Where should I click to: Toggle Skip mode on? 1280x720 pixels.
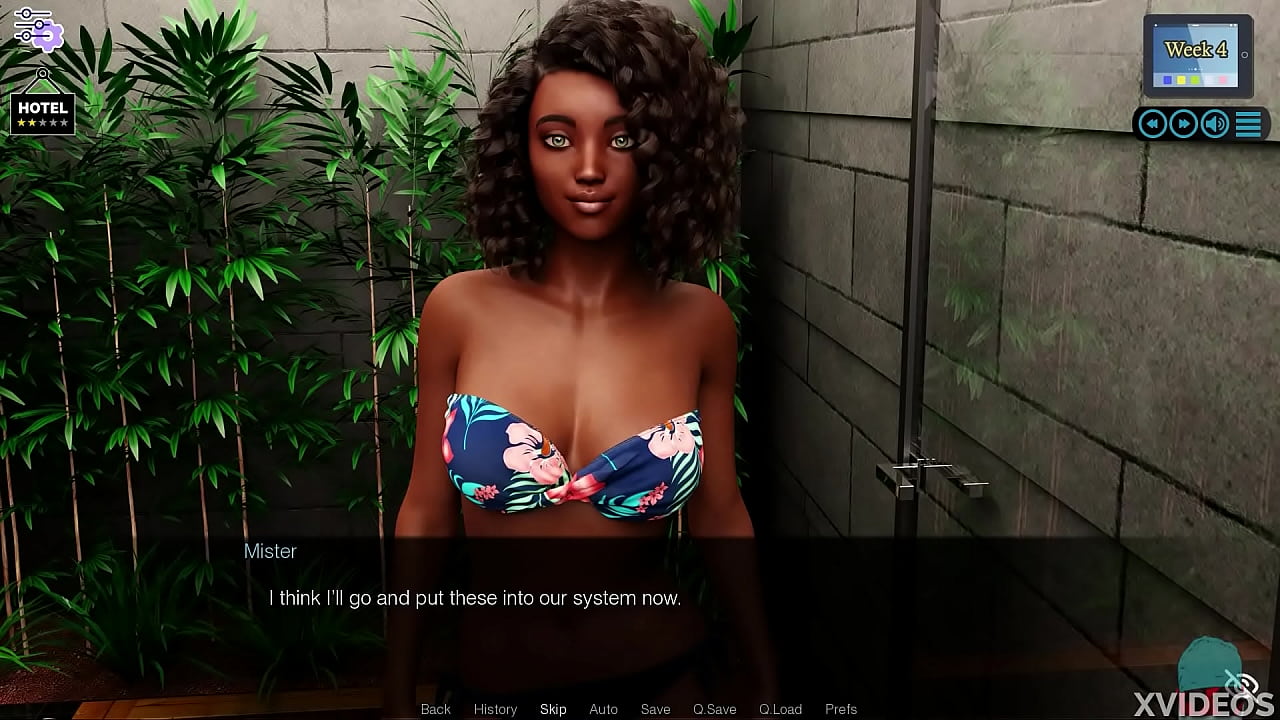click(553, 709)
